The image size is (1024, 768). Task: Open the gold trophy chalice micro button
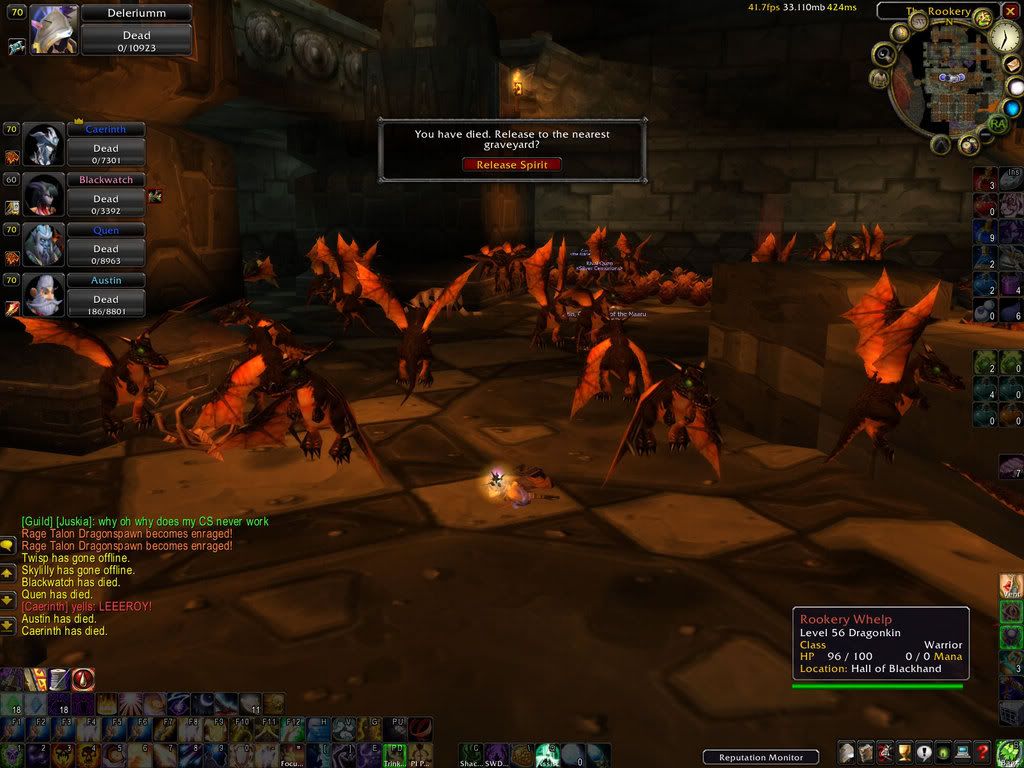click(x=905, y=752)
